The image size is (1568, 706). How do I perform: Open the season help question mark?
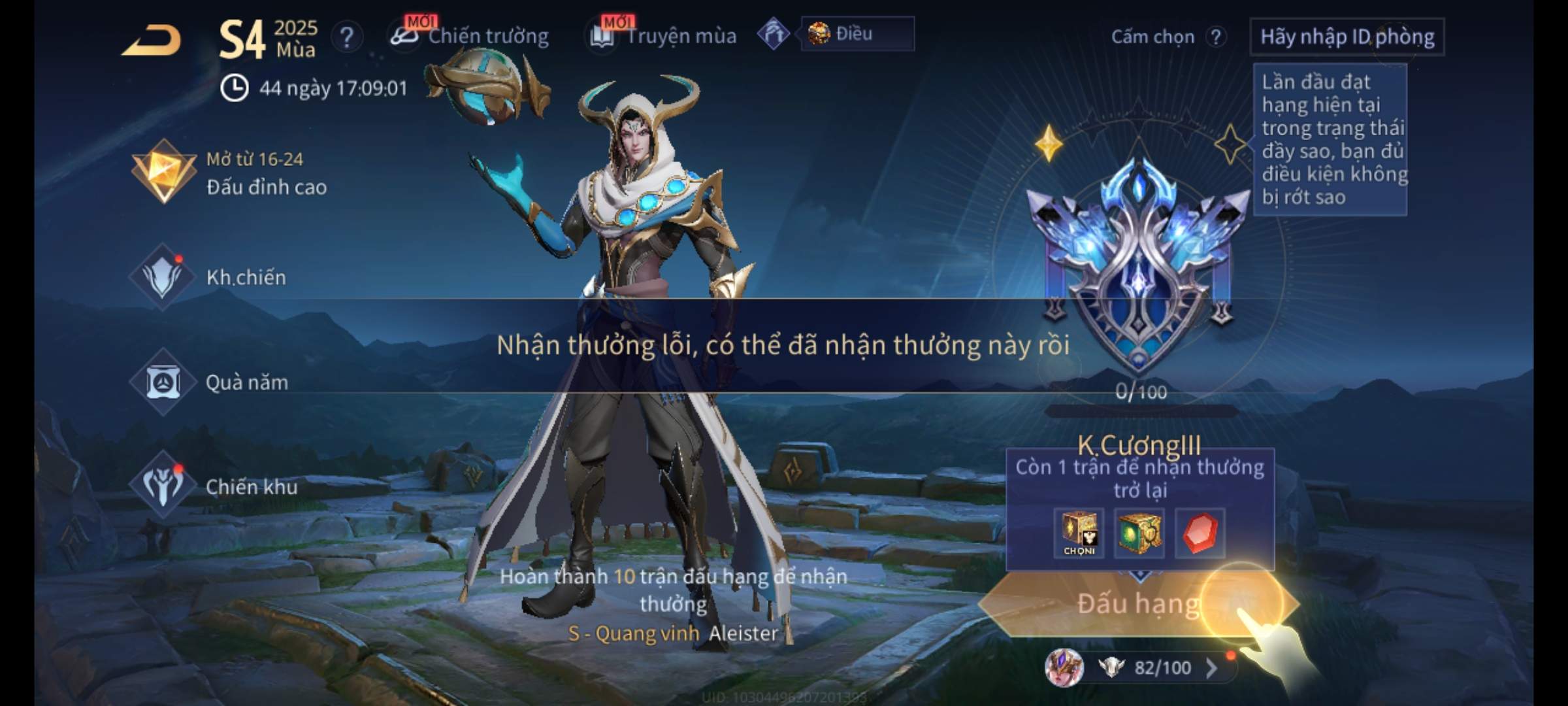pyautogui.click(x=346, y=37)
